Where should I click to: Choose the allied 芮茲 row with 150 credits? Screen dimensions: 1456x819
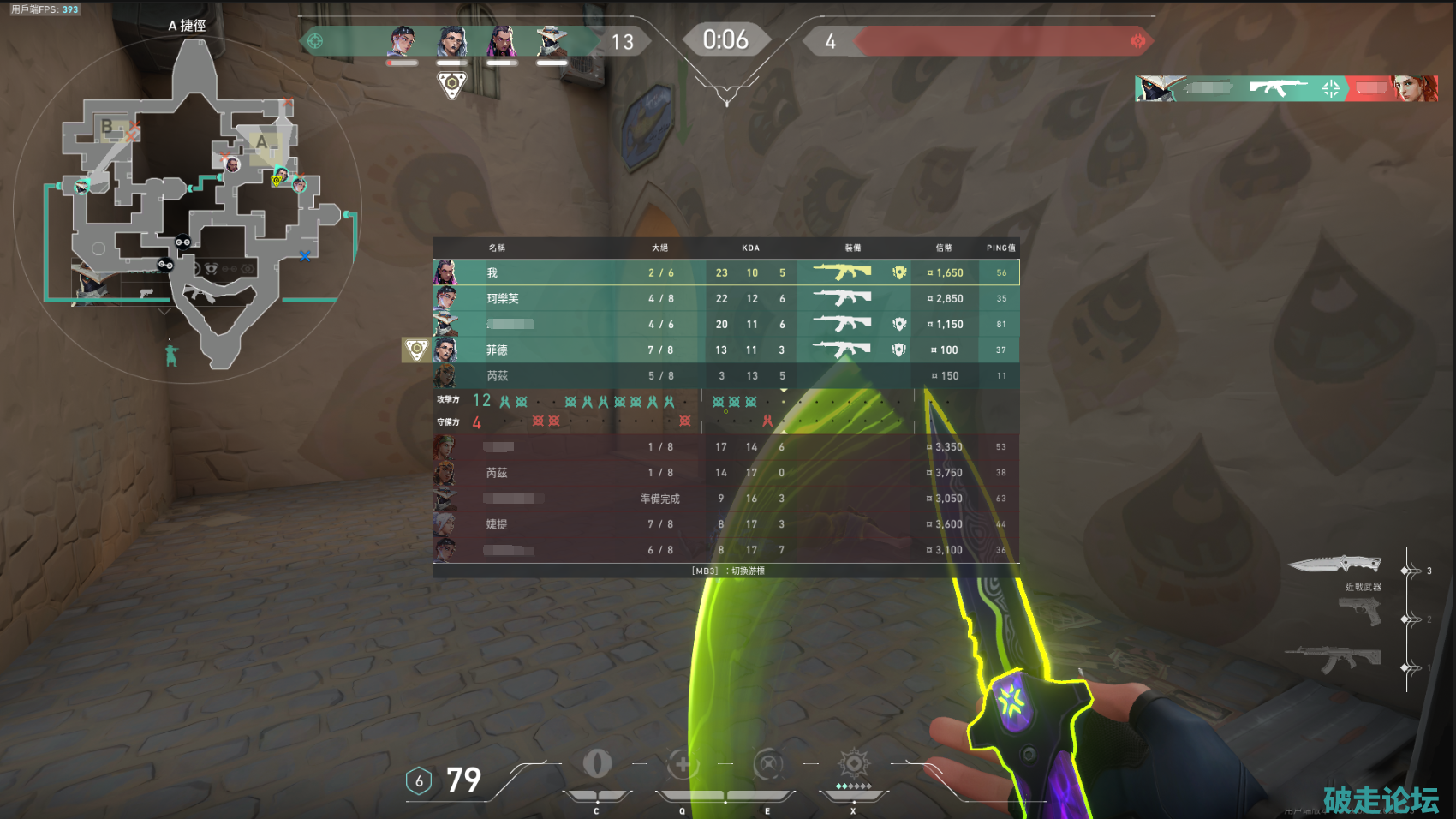pos(725,375)
